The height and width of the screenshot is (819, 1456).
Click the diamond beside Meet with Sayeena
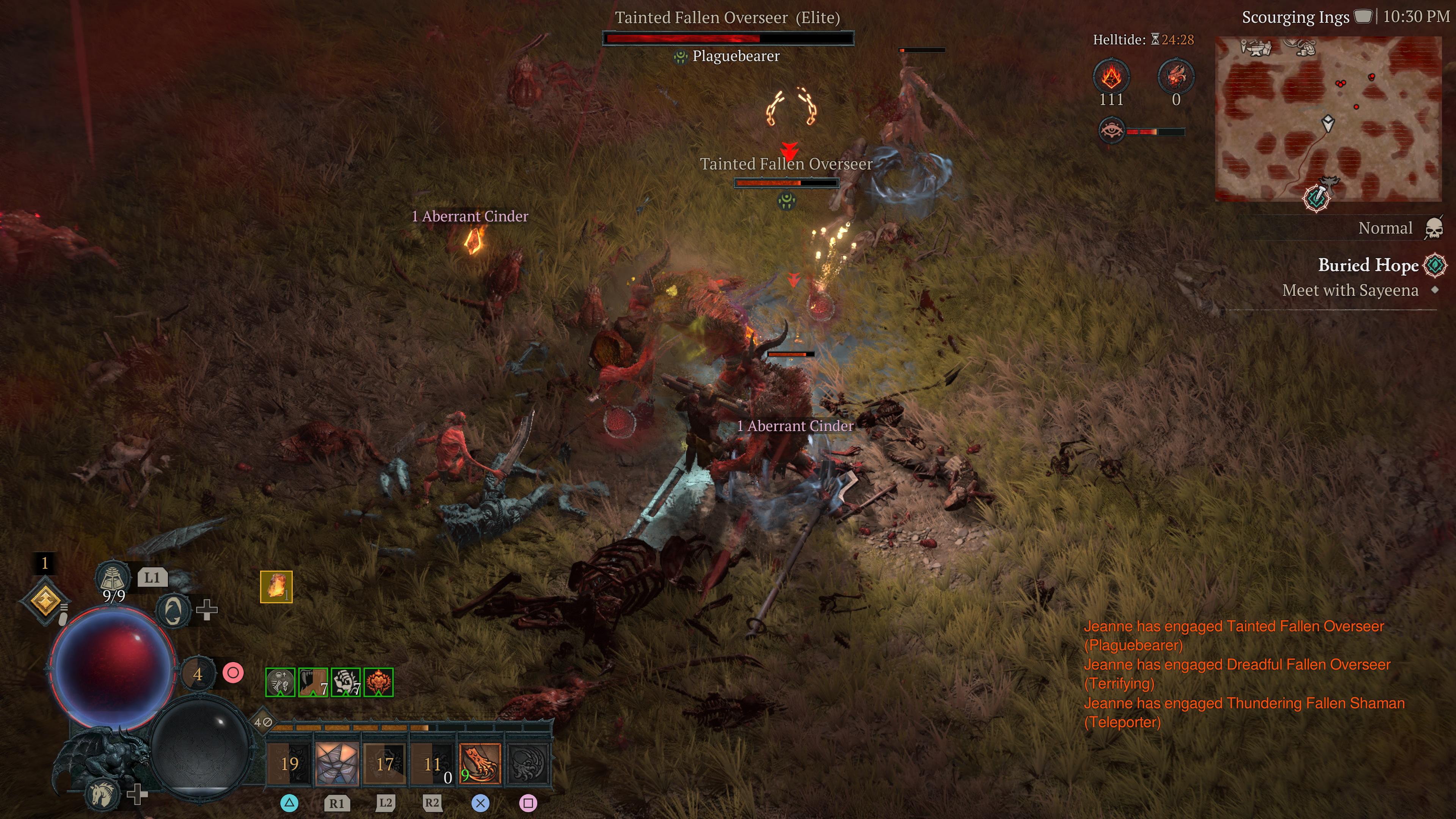(1434, 290)
